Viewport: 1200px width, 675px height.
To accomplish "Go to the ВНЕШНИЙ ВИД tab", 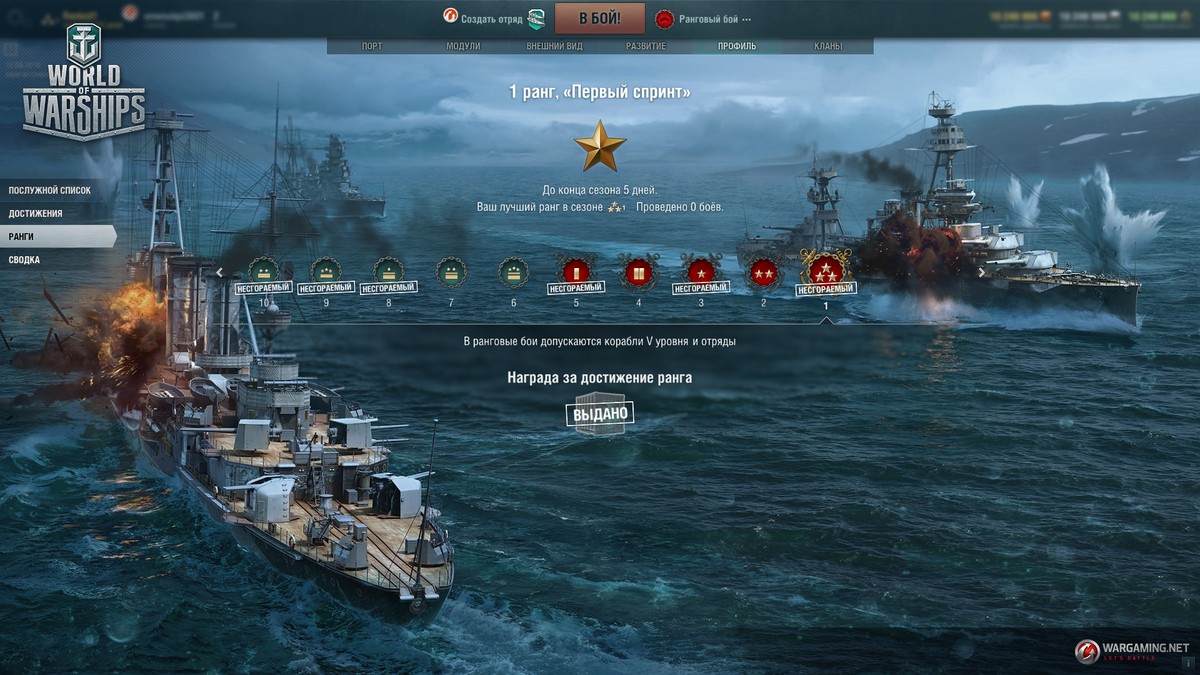I will (x=555, y=46).
